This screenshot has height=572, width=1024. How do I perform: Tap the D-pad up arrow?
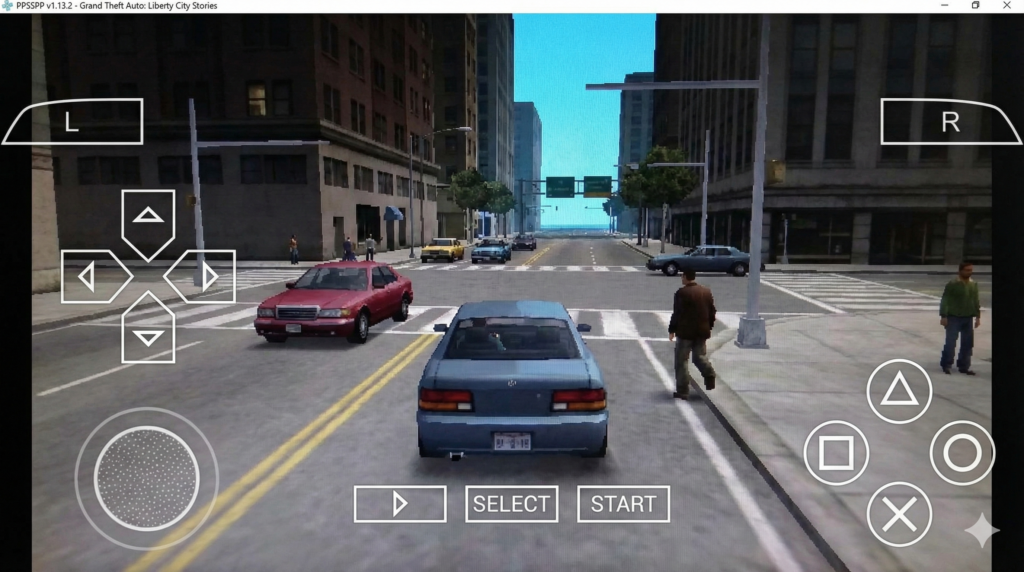[x=148, y=218]
